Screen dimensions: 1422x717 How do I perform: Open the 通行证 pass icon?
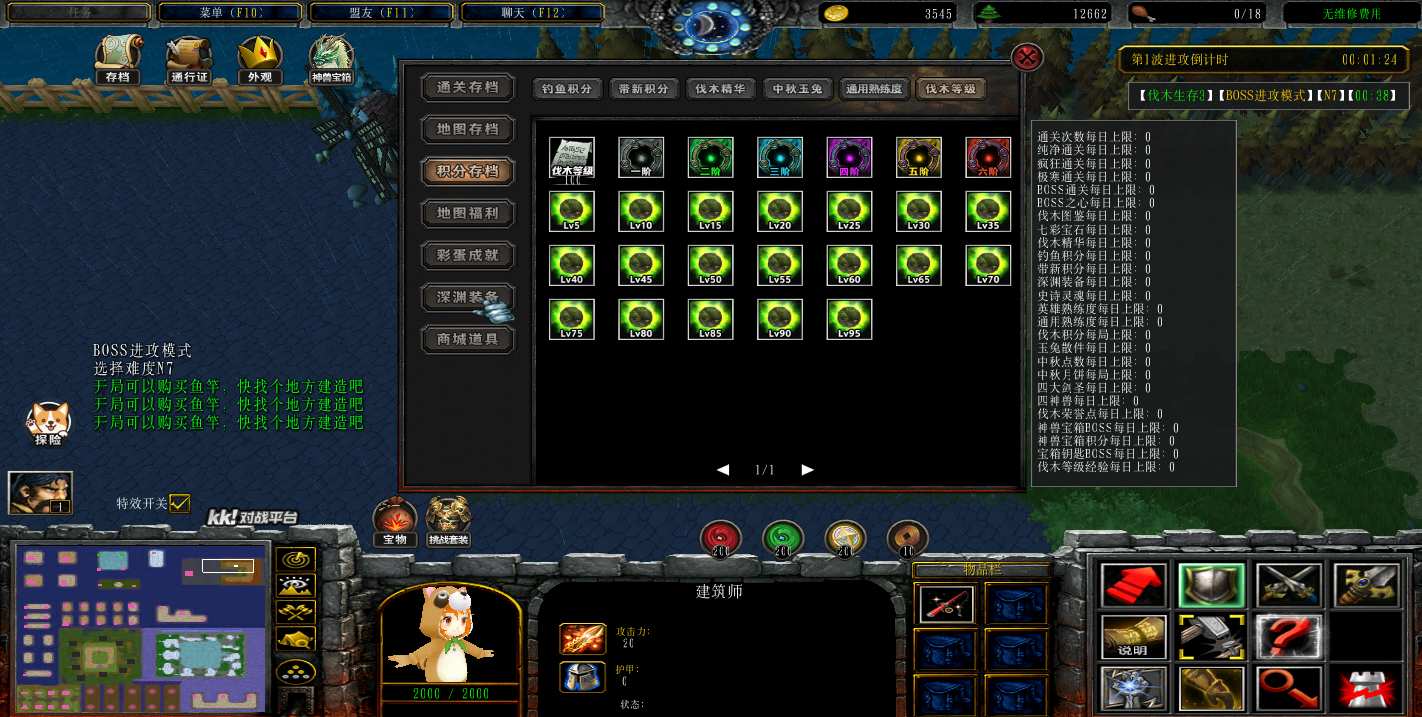click(x=188, y=60)
